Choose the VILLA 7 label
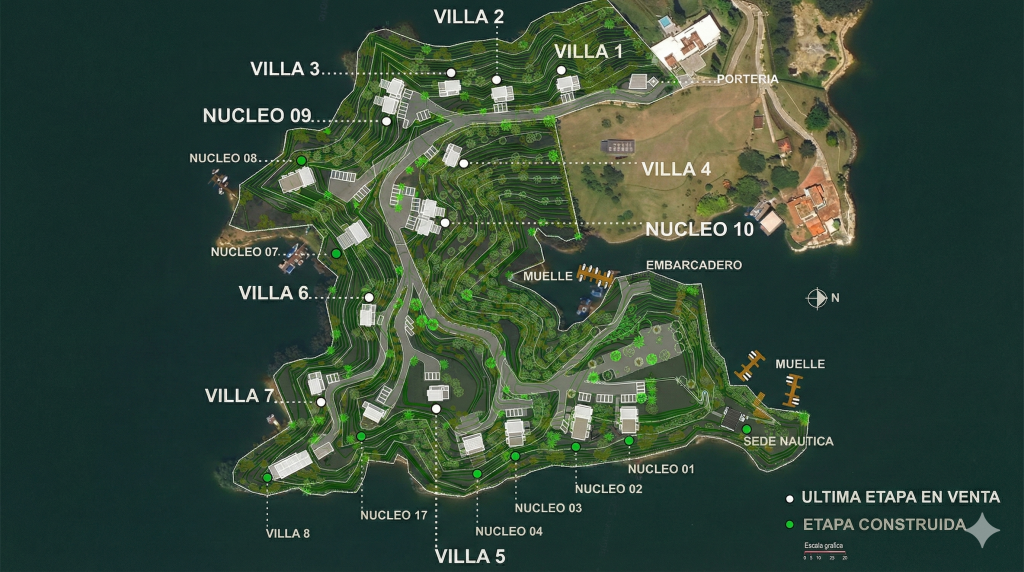This screenshot has height=572, width=1024. pyautogui.click(x=239, y=396)
